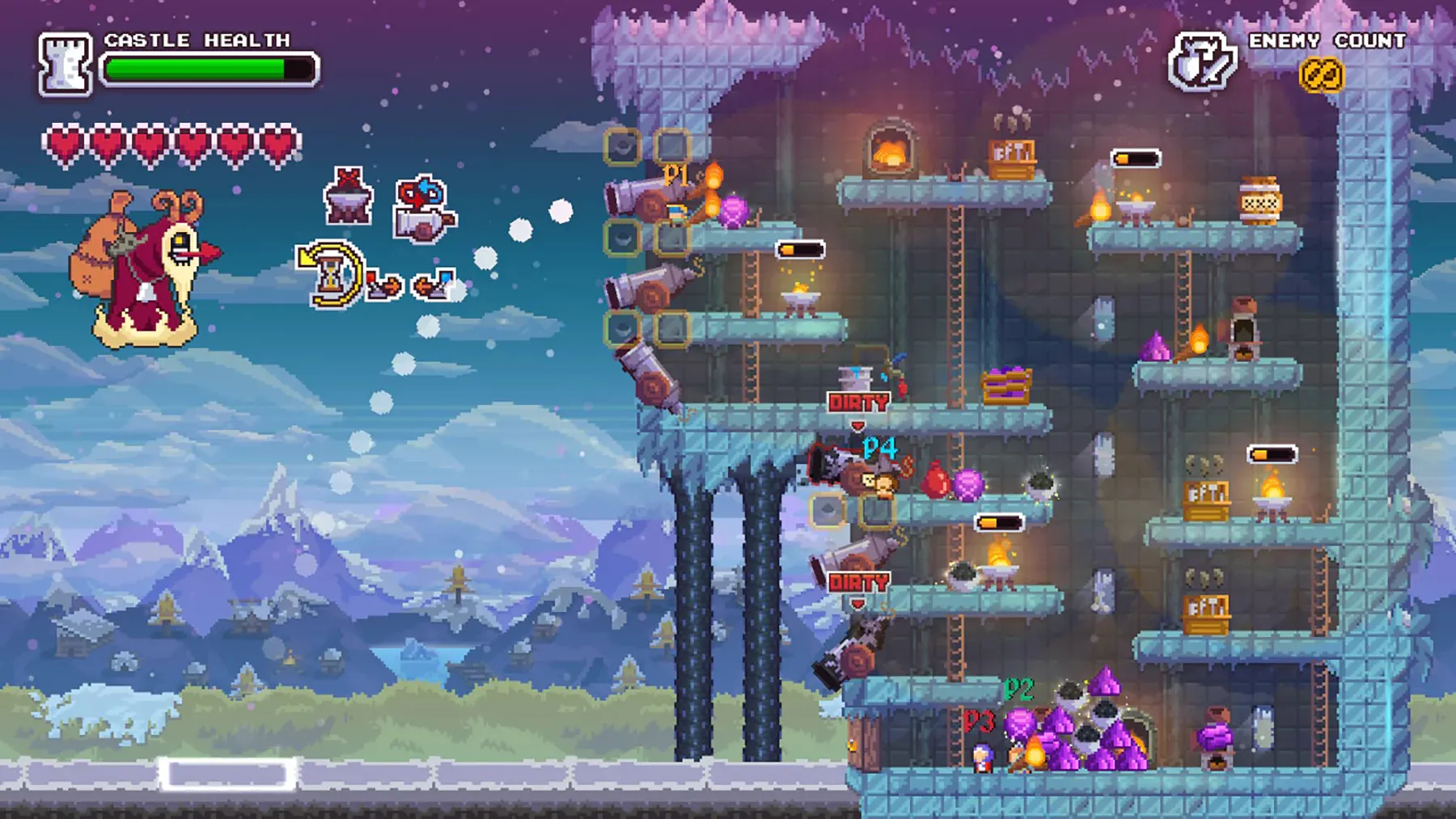The height and width of the screenshot is (819, 1456).
Task: Click the hourglass rewind icon
Action: coord(330,273)
